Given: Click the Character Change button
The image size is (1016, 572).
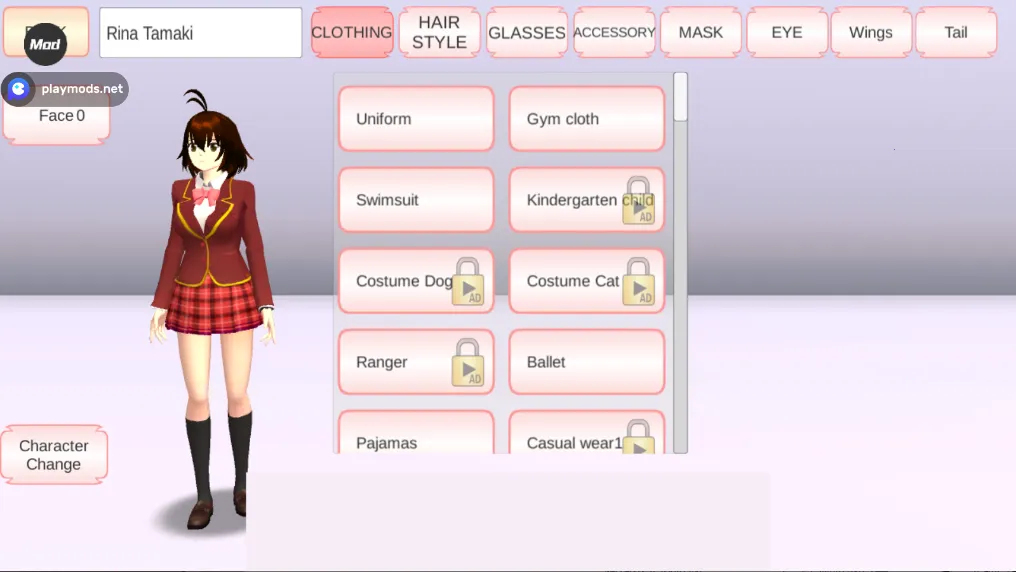Looking at the screenshot, I should [54, 455].
